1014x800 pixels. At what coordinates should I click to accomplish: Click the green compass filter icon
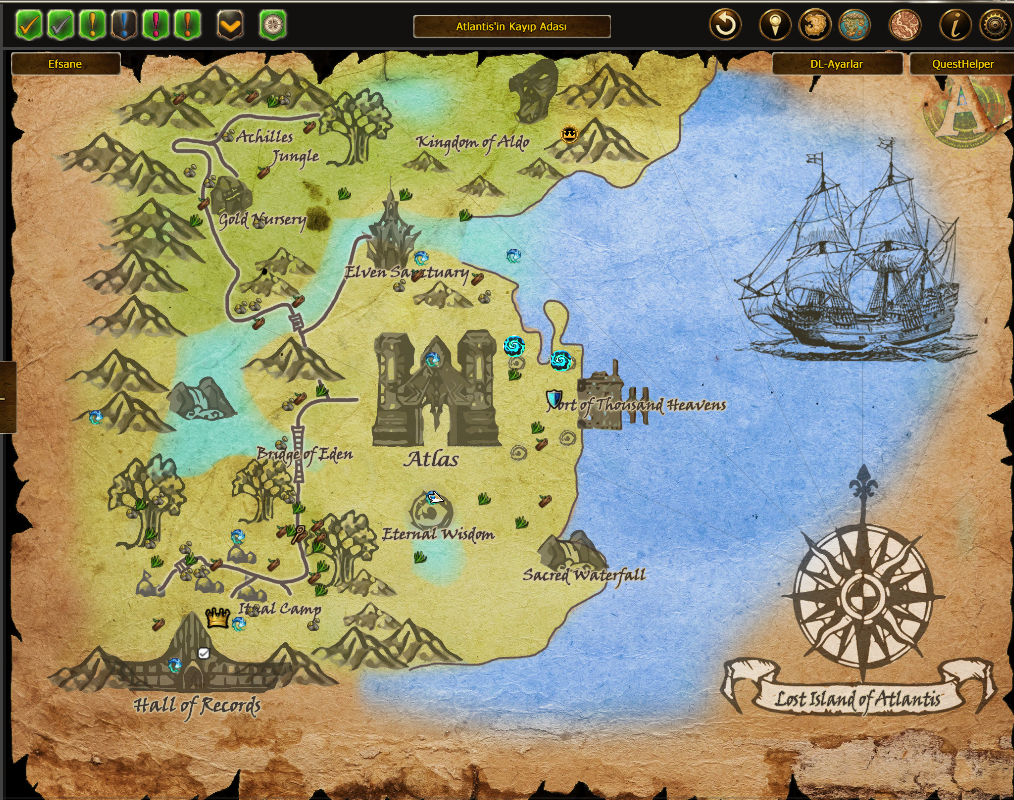click(273, 24)
